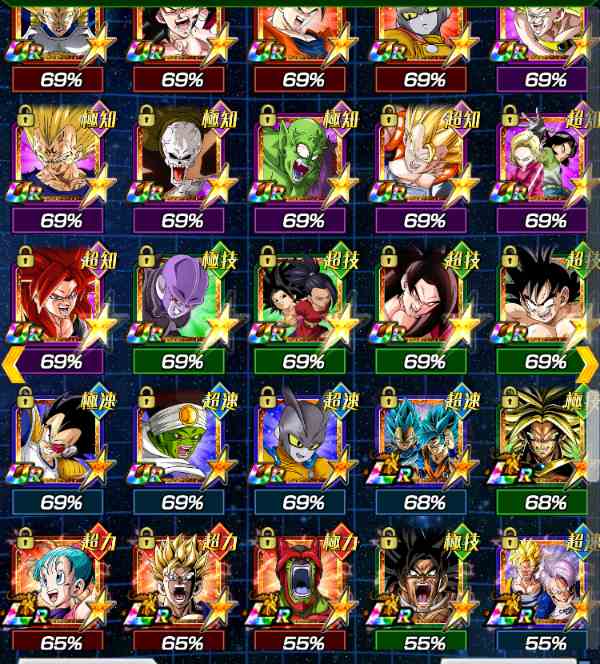
Task: Select the Super Saiyan 3 Vegeta card
Action: (62, 166)
